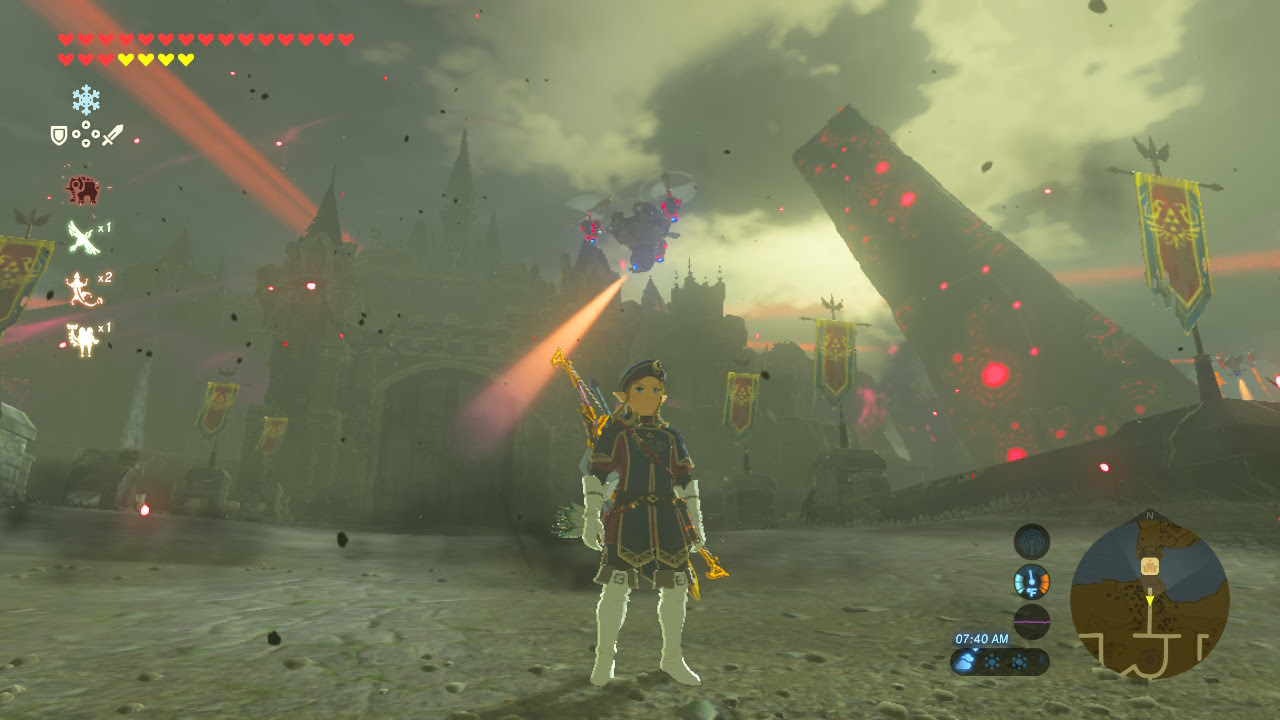Select the snowflake cold resistance icon

point(85,98)
